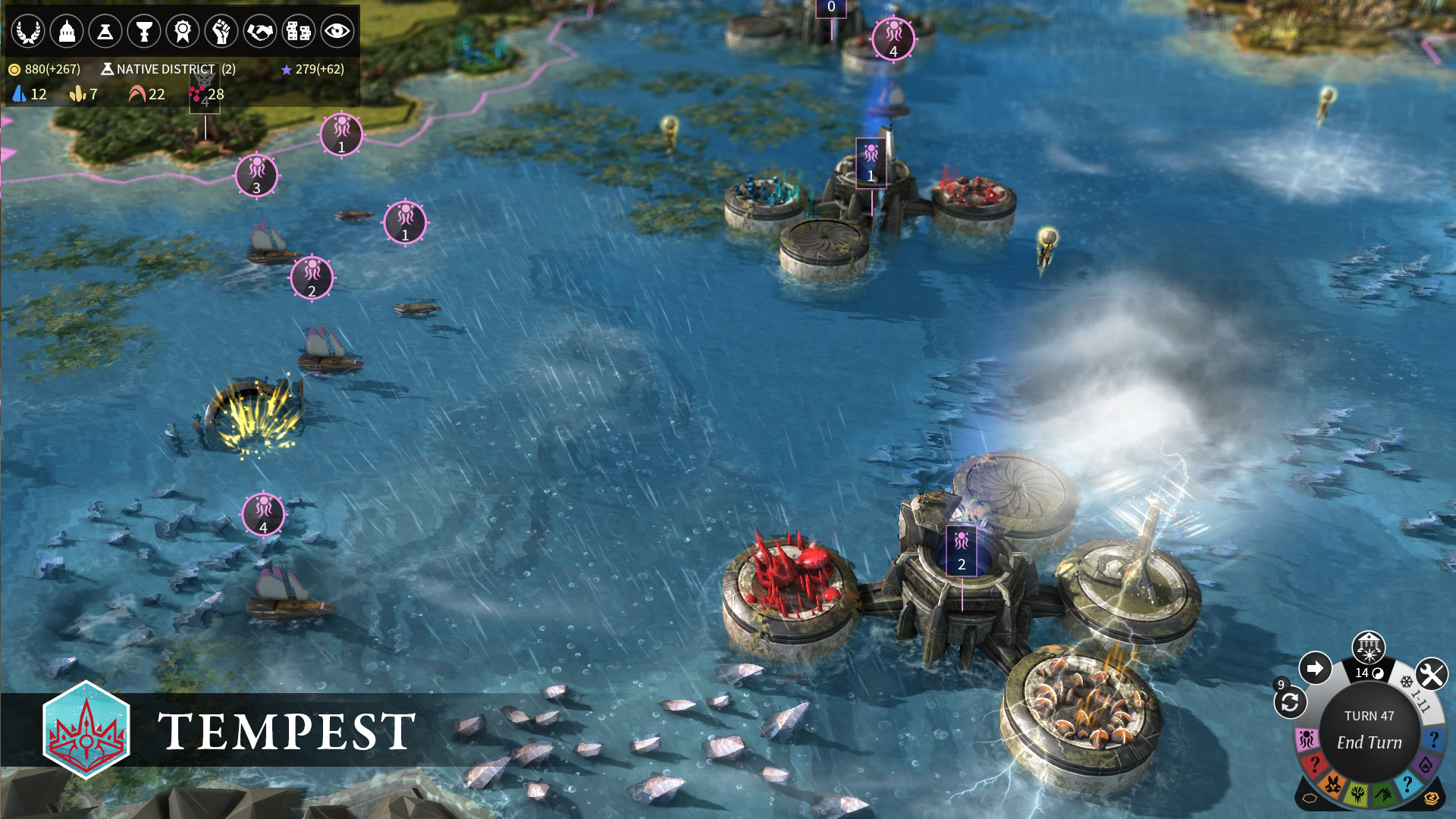The height and width of the screenshot is (819, 1456).
Task: Select the jellyfish fleet banner numbered 4
Action: pyautogui.click(x=262, y=515)
